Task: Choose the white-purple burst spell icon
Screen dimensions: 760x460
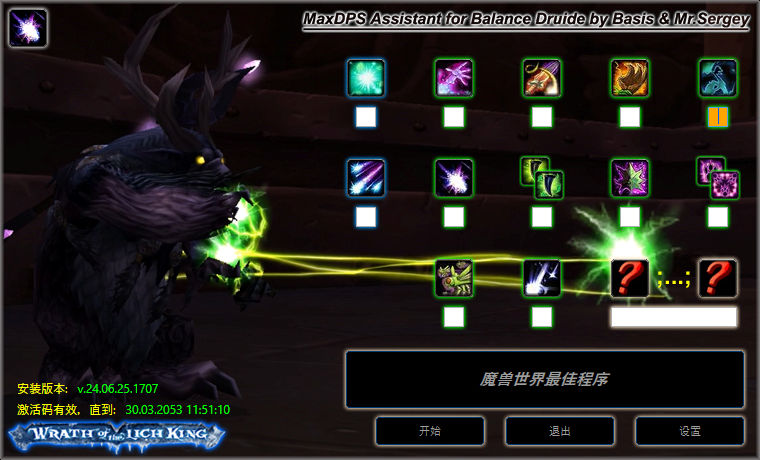Action: 454,178
